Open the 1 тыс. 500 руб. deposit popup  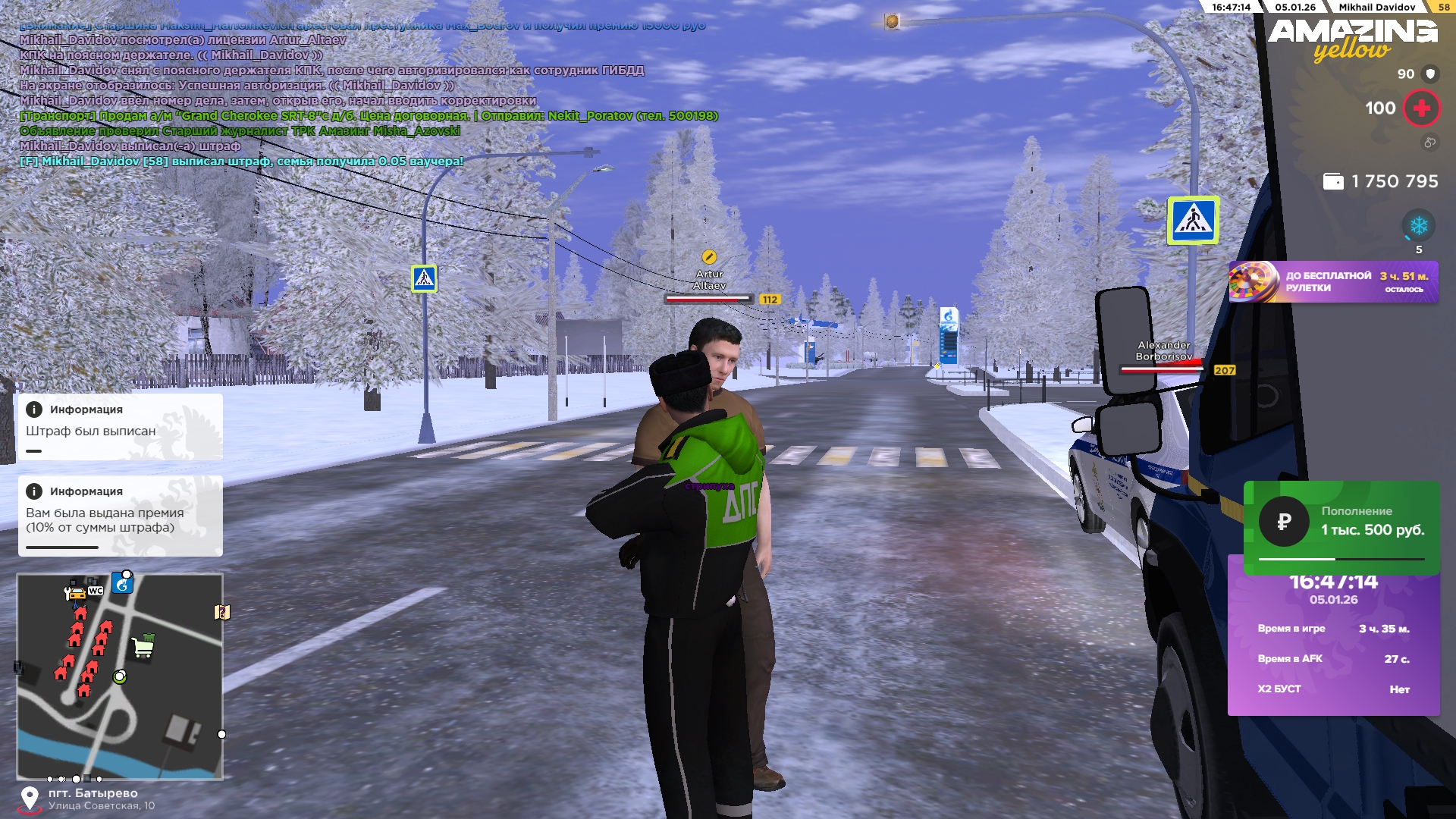coord(1341,526)
